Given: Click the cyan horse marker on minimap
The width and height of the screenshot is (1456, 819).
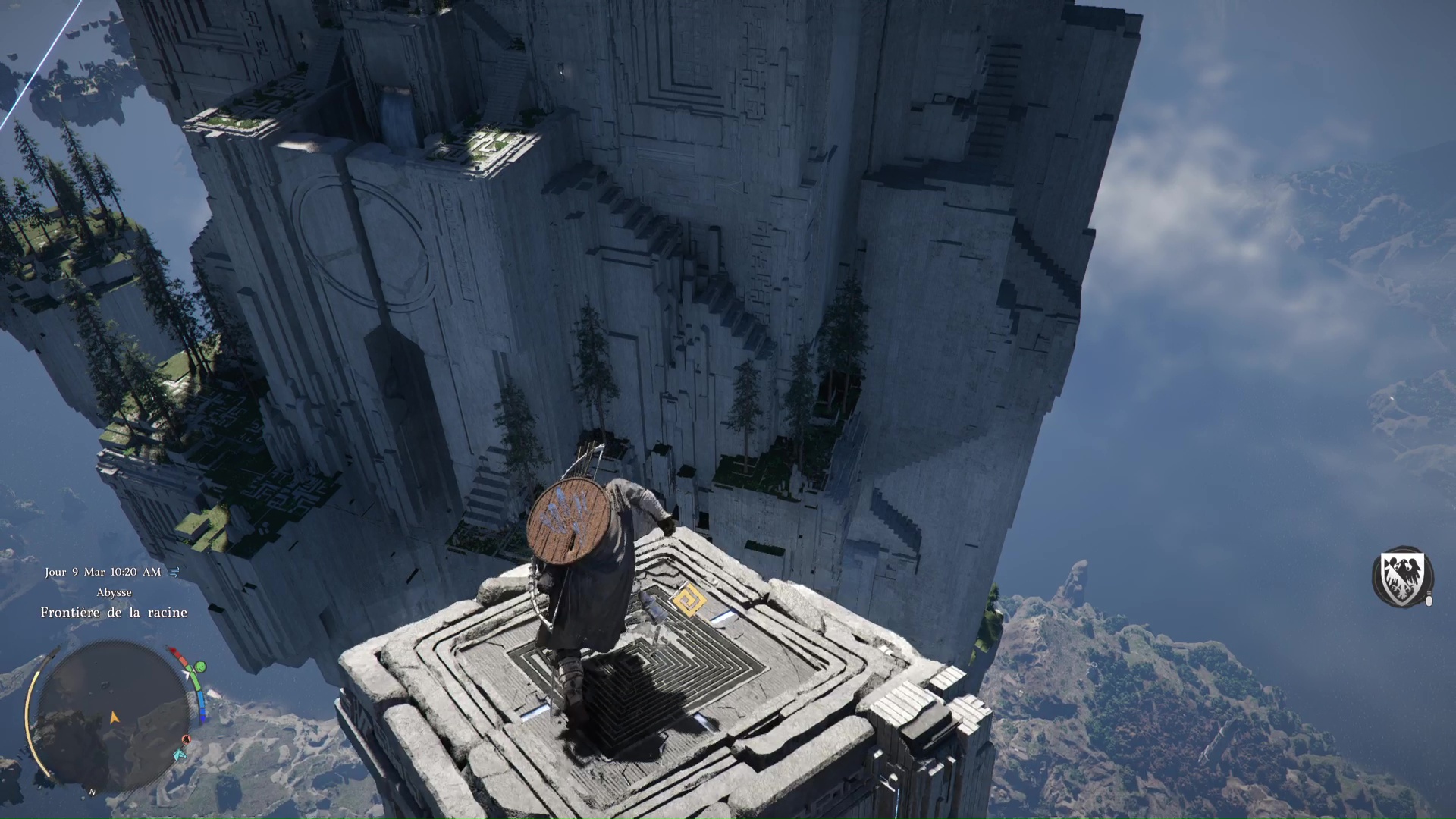Looking at the screenshot, I should pyautogui.click(x=180, y=755).
